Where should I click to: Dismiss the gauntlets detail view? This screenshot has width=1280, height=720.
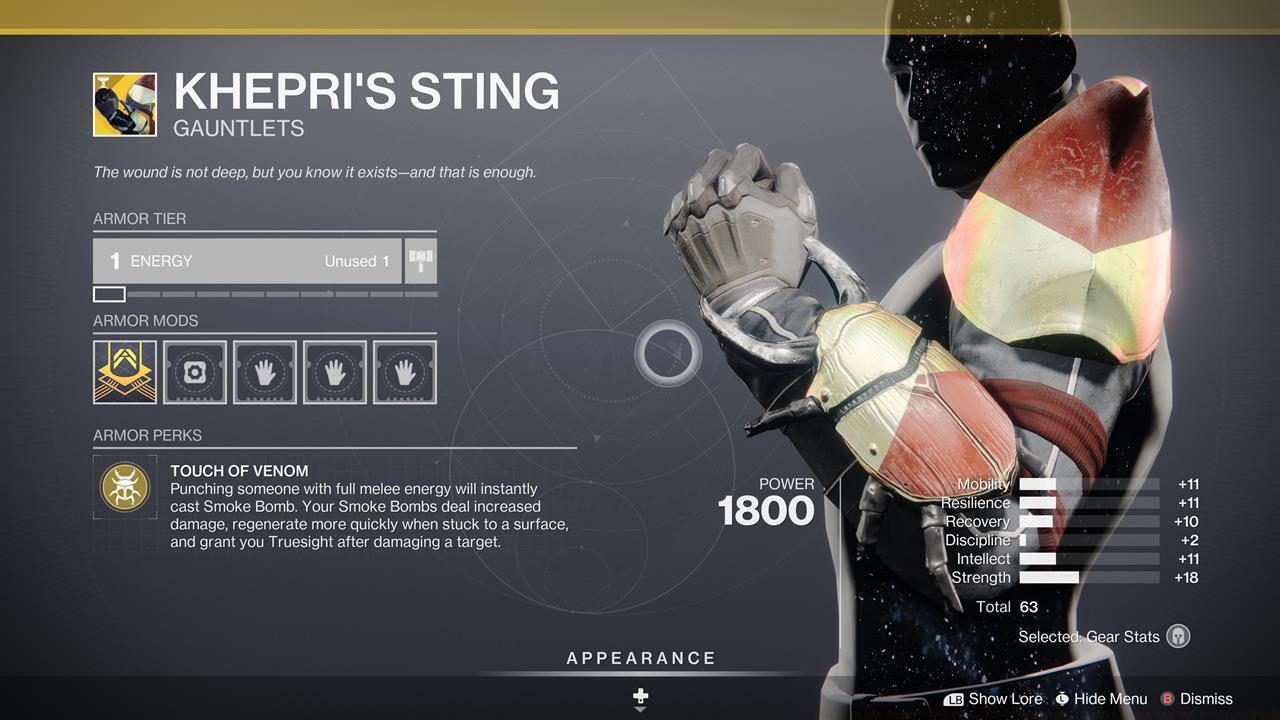pos(1204,699)
